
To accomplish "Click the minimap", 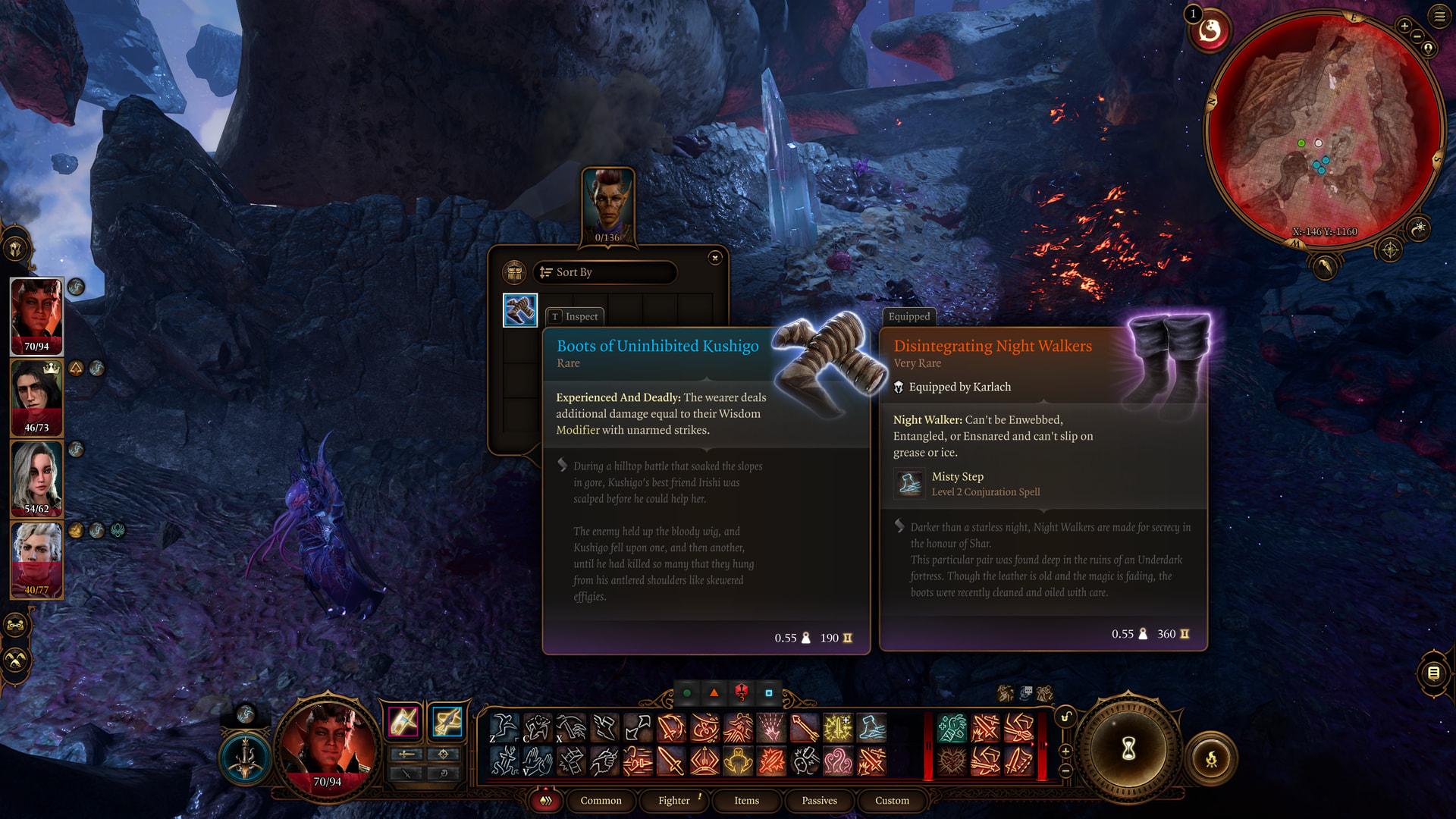I will pos(1323,129).
